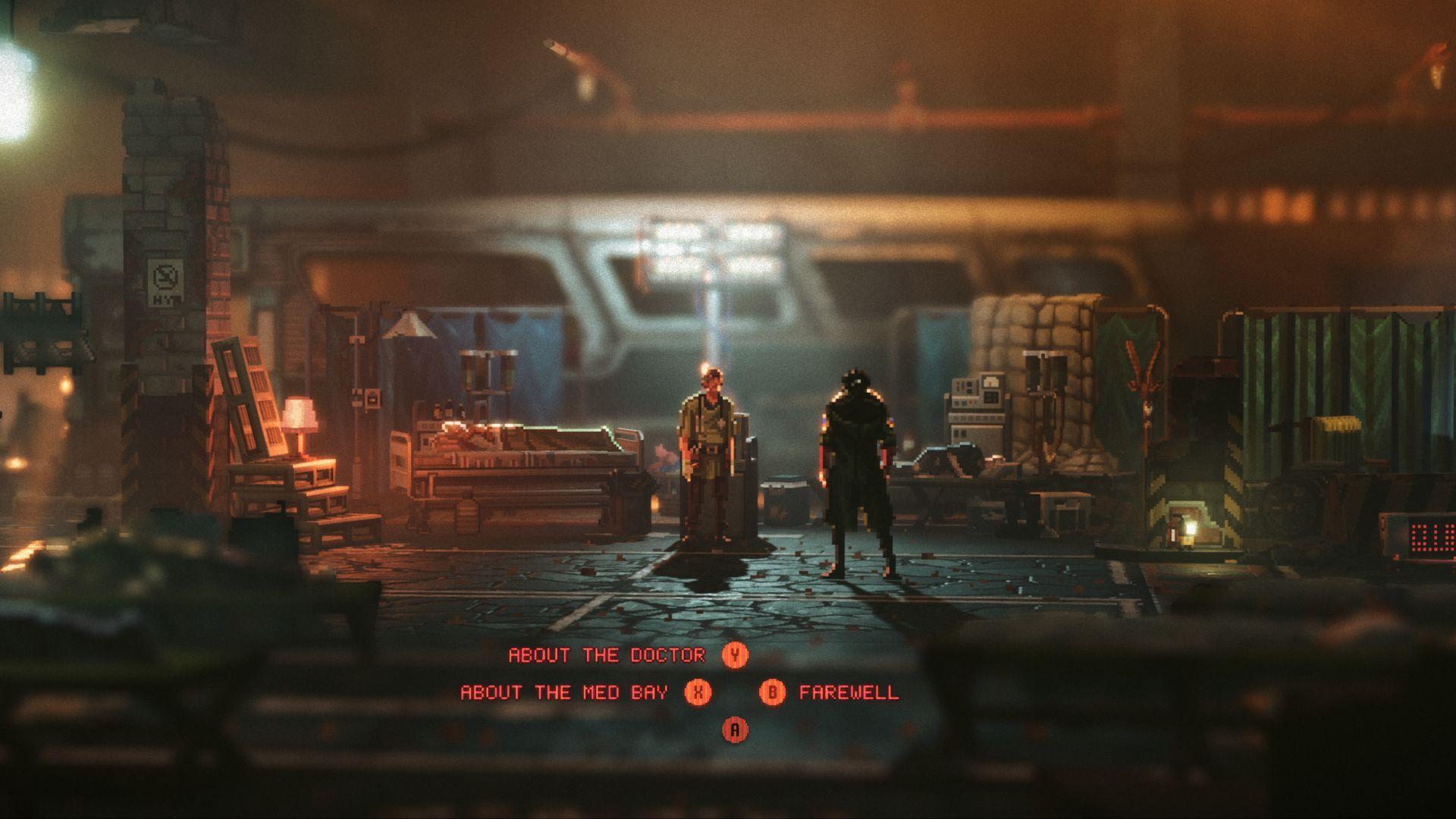Ask 'About the Med Bay'
1456x819 pixels.
pyautogui.click(x=565, y=692)
